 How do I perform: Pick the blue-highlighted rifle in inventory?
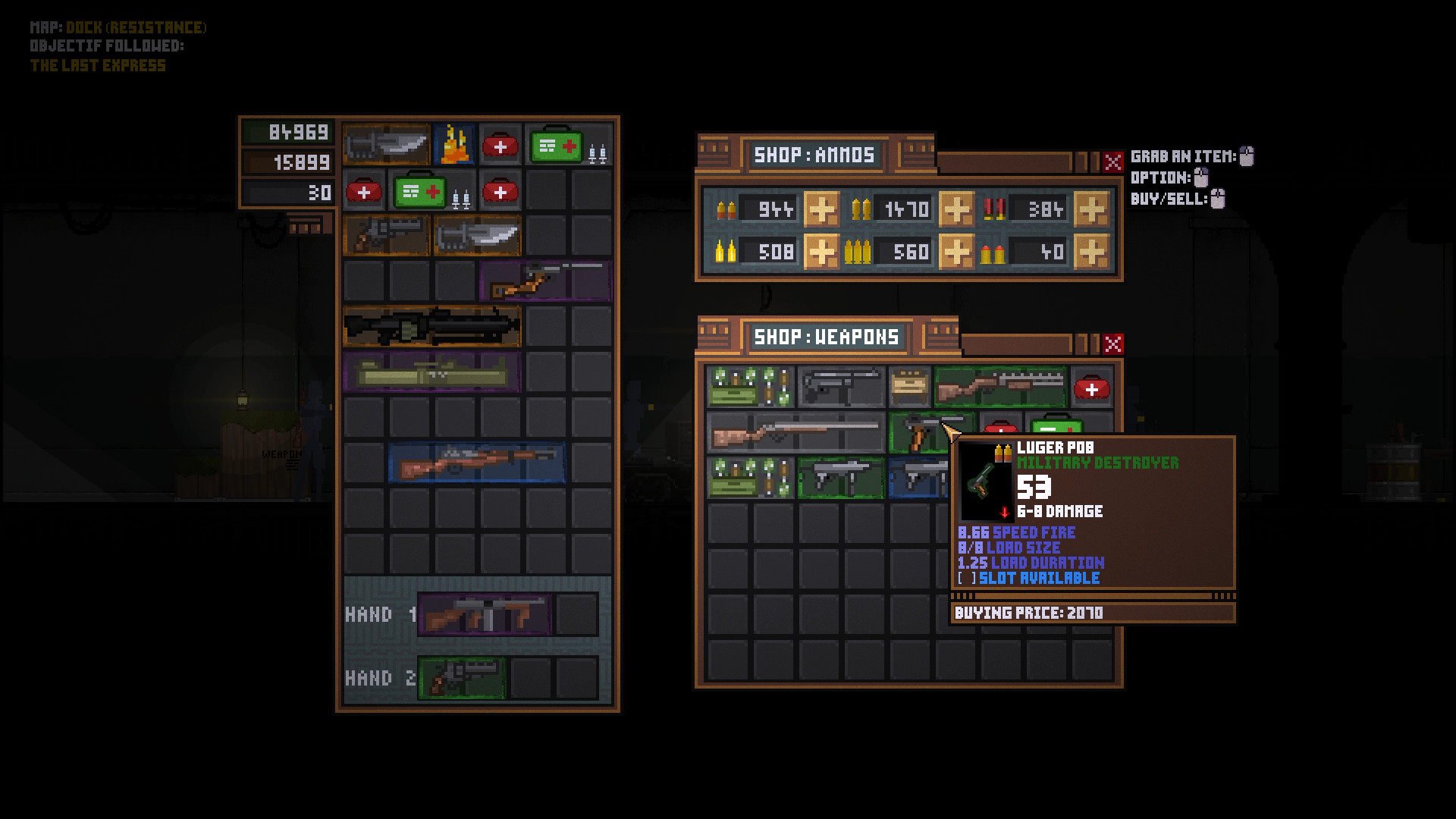[476, 463]
